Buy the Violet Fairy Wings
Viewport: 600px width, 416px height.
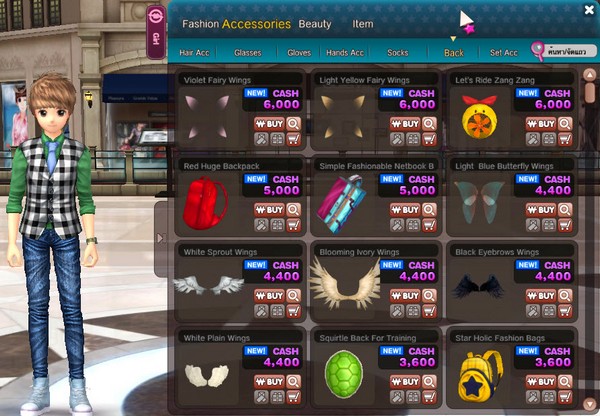269,124
